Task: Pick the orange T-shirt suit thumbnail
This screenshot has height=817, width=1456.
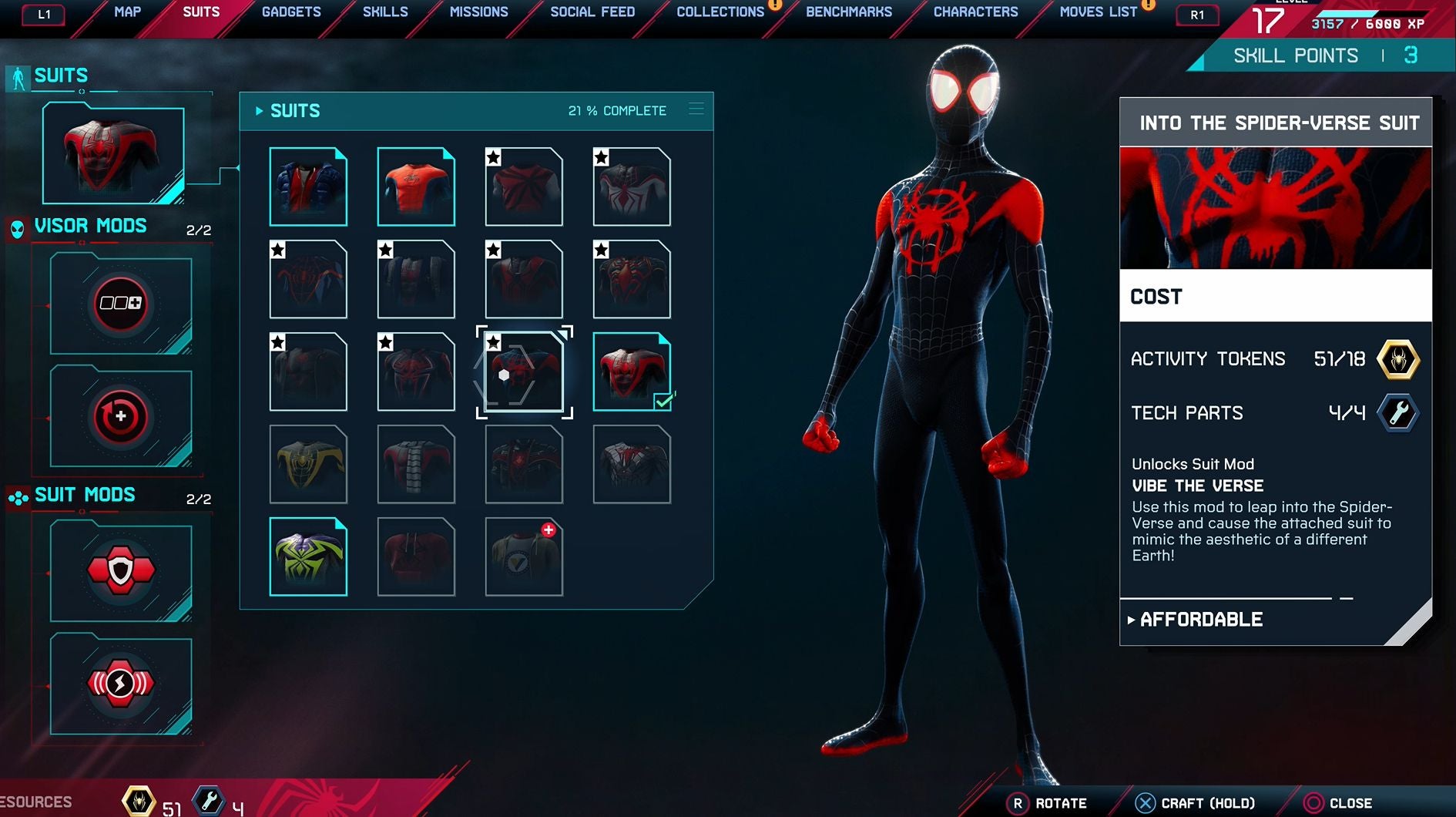Action: (416, 187)
